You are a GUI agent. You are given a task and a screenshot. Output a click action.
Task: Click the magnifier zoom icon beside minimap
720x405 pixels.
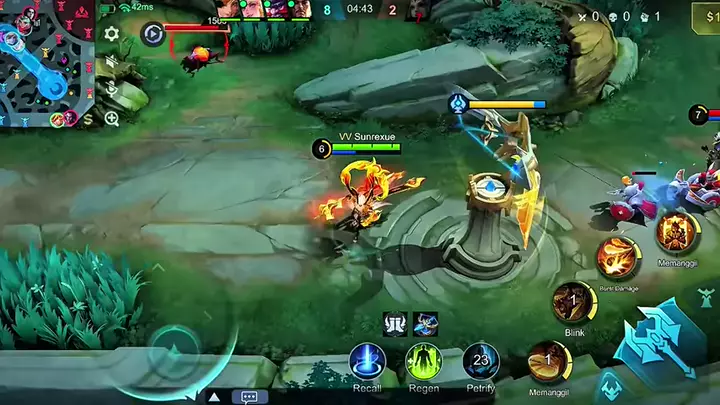[112, 118]
